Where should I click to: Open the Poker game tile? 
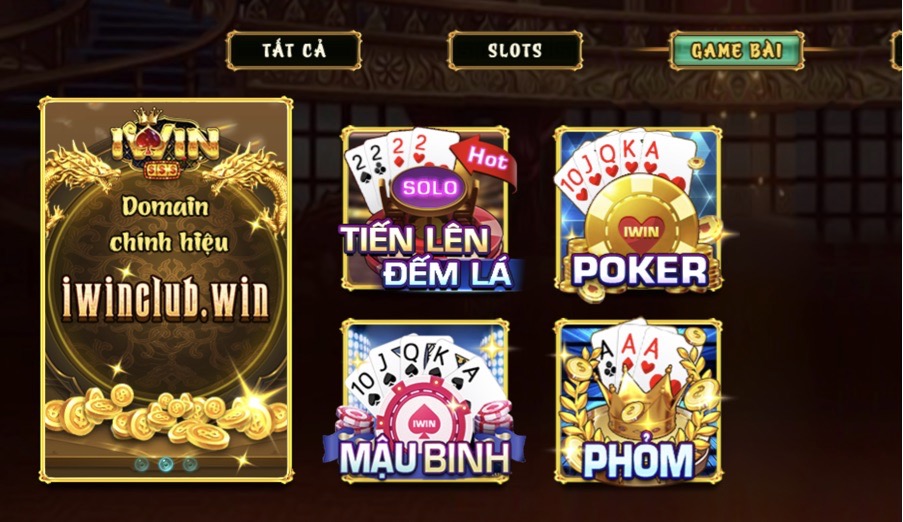click(638, 210)
